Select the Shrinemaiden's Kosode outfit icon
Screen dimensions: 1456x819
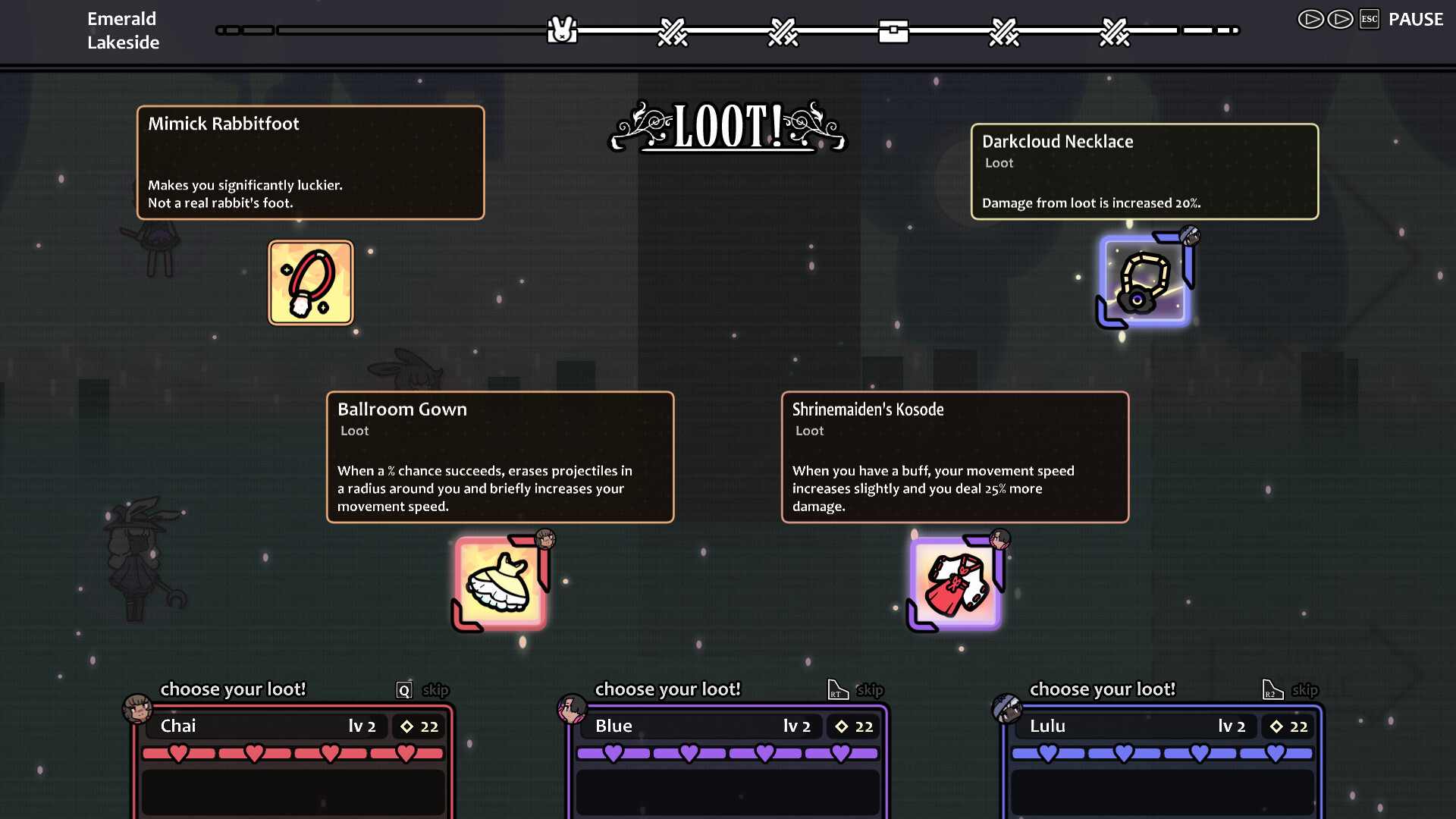[954, 580]
